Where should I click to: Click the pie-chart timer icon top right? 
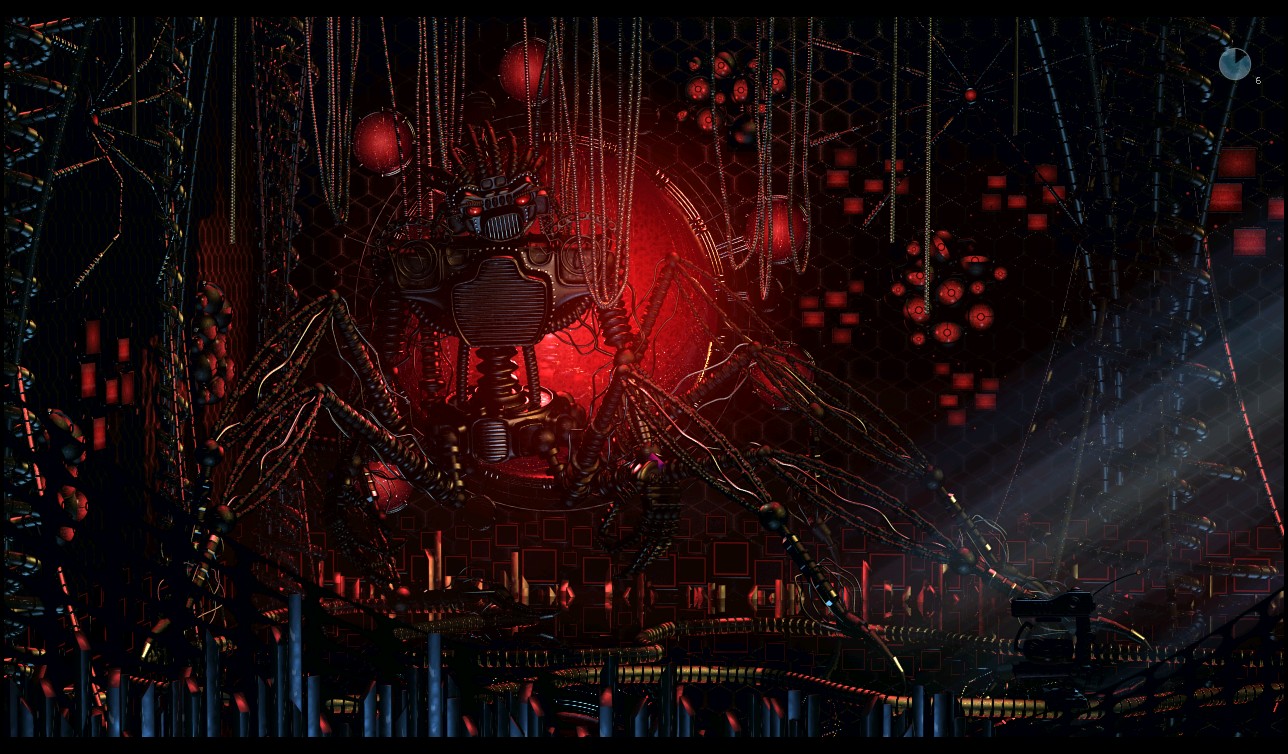click(x=1234, y=62)
